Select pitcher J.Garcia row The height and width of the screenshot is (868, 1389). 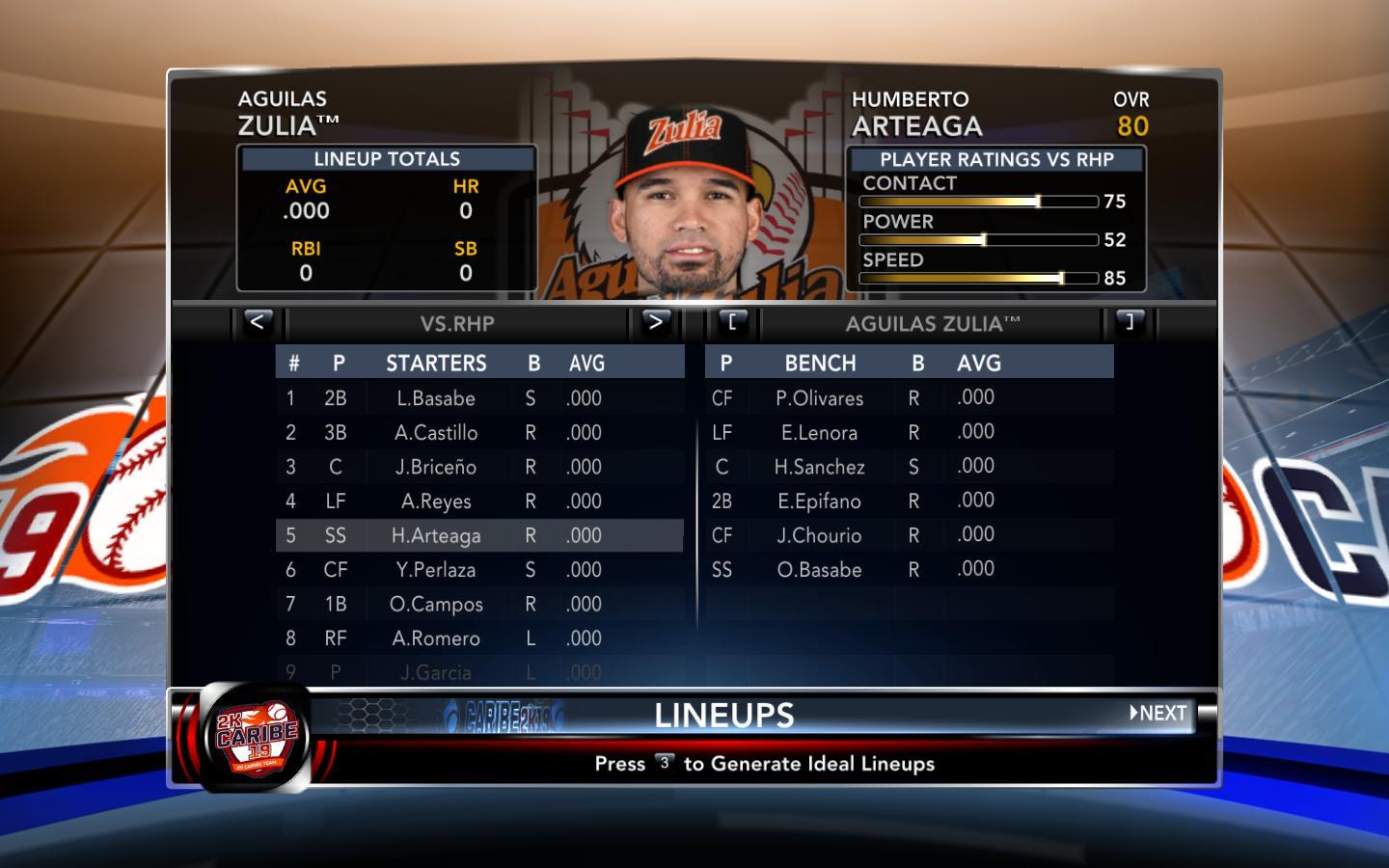436,672
